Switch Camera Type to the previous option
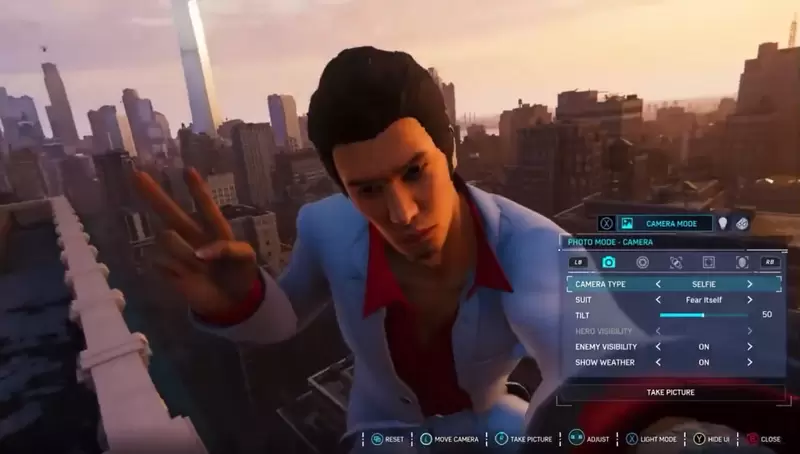Viewport: 800px width, 454px height. tap(658, 284)
